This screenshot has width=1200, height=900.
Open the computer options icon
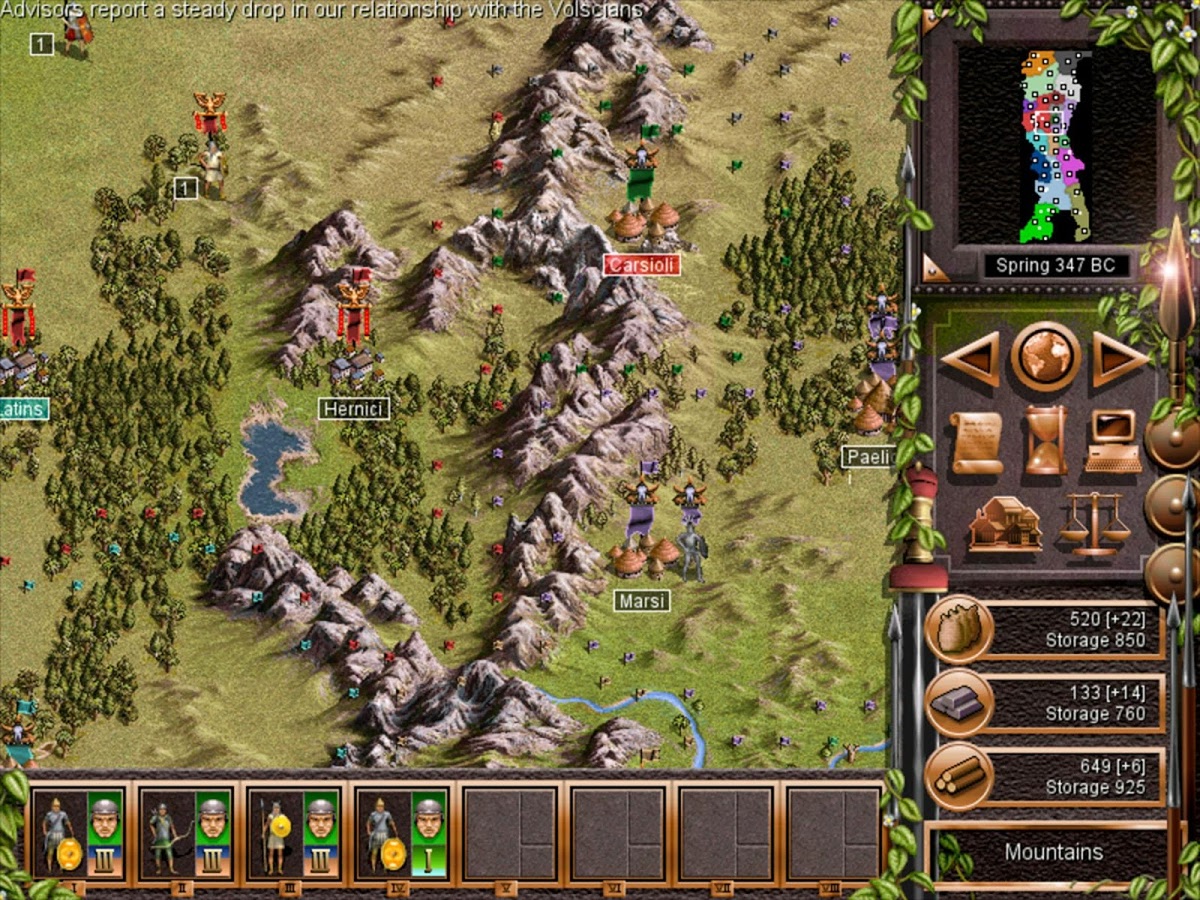pyautogui.click(x=1114, y=441)
